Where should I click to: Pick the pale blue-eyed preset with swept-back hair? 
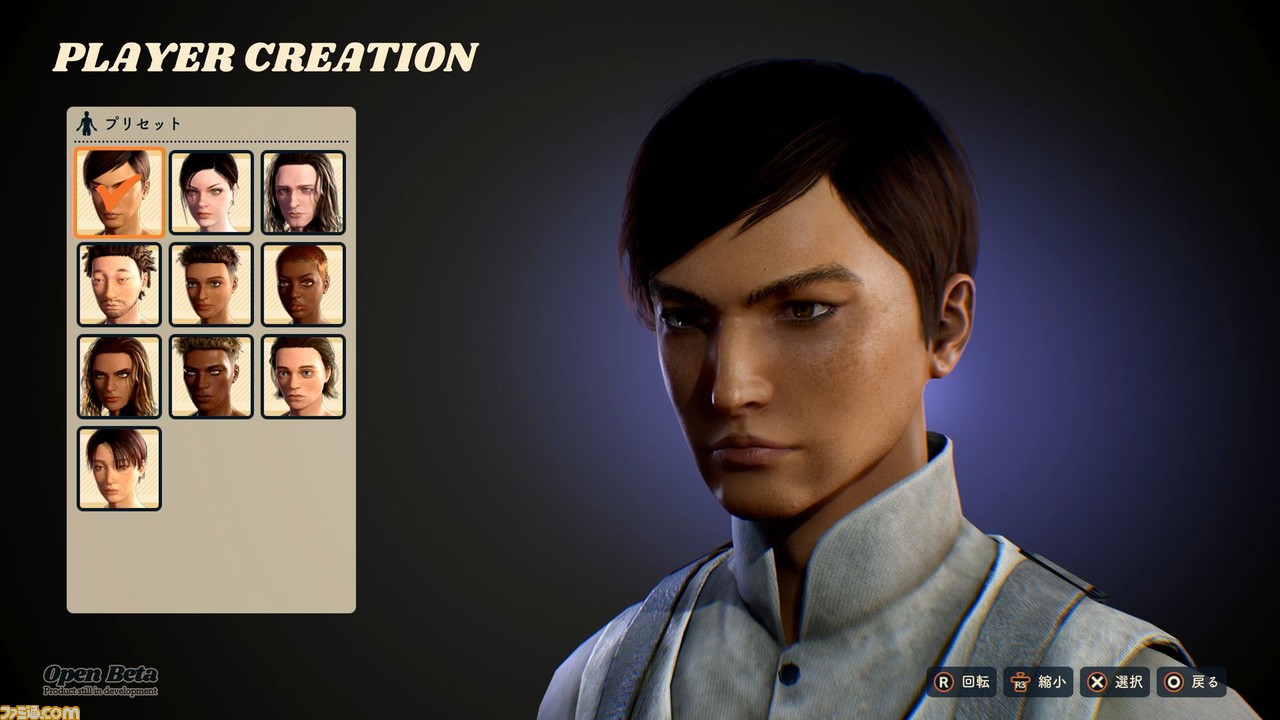point(303,376)
